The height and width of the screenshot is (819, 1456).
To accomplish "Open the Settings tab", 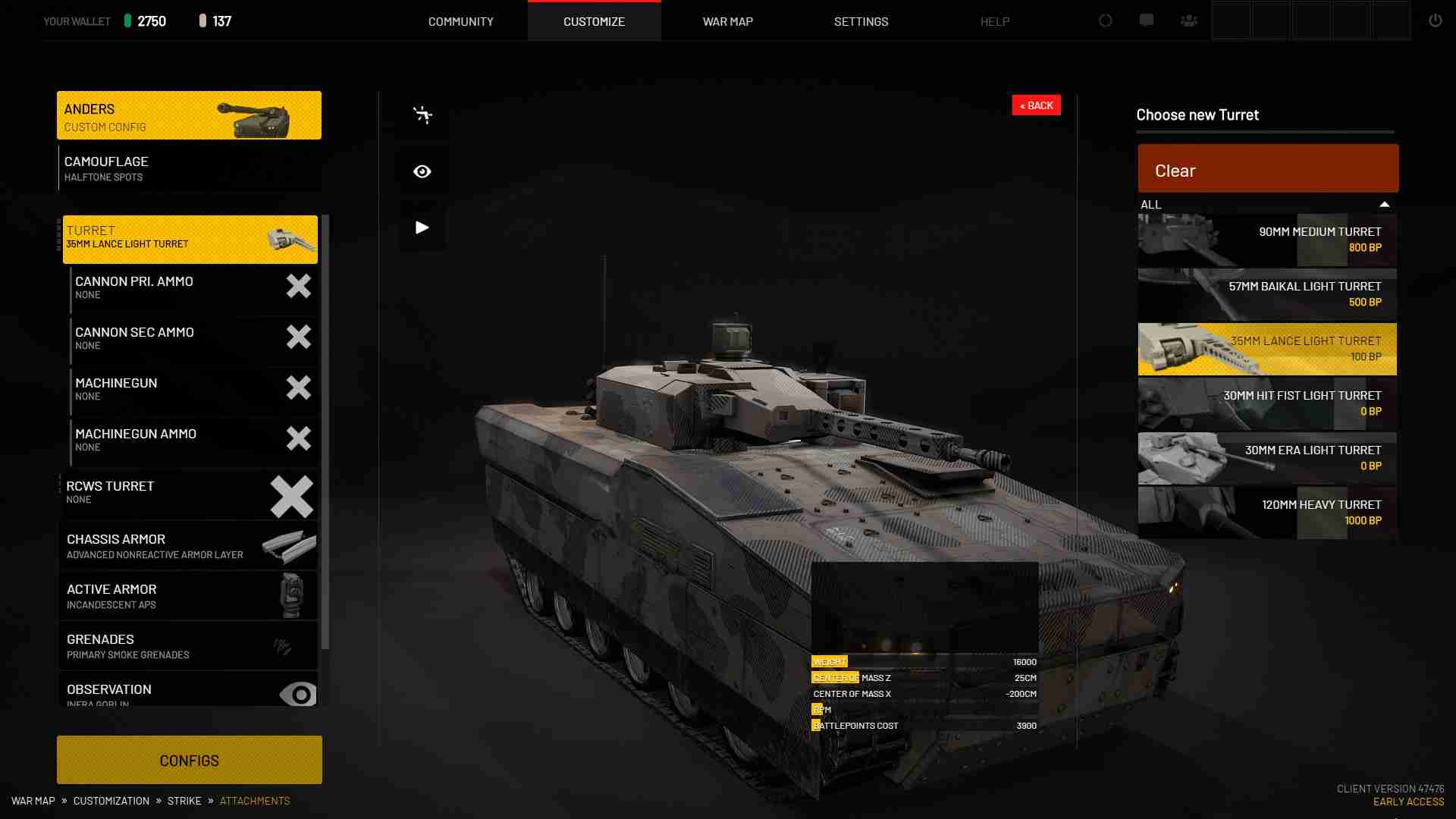I will [x=861, y=21].
